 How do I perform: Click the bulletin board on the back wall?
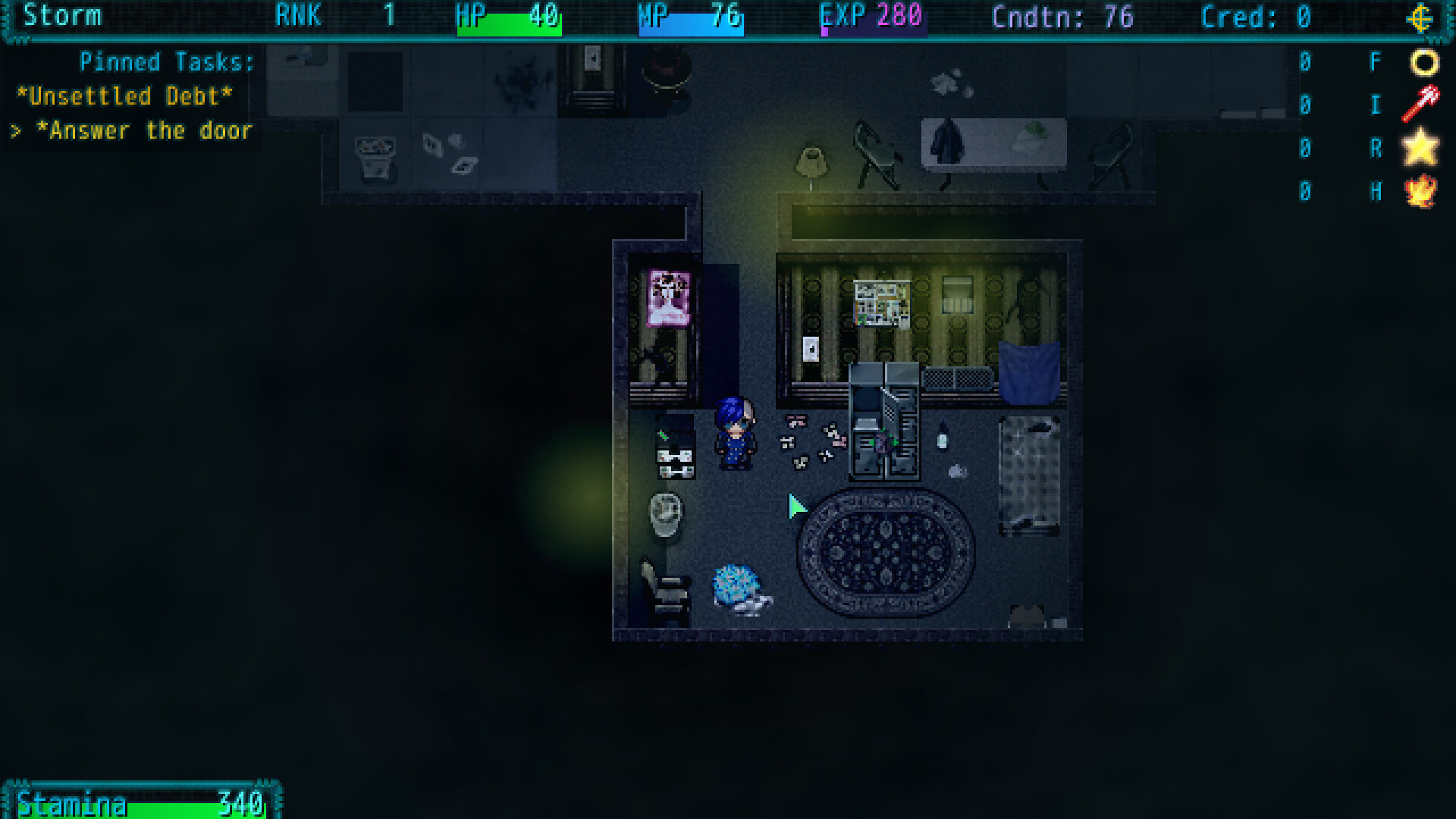pos(882,302)
